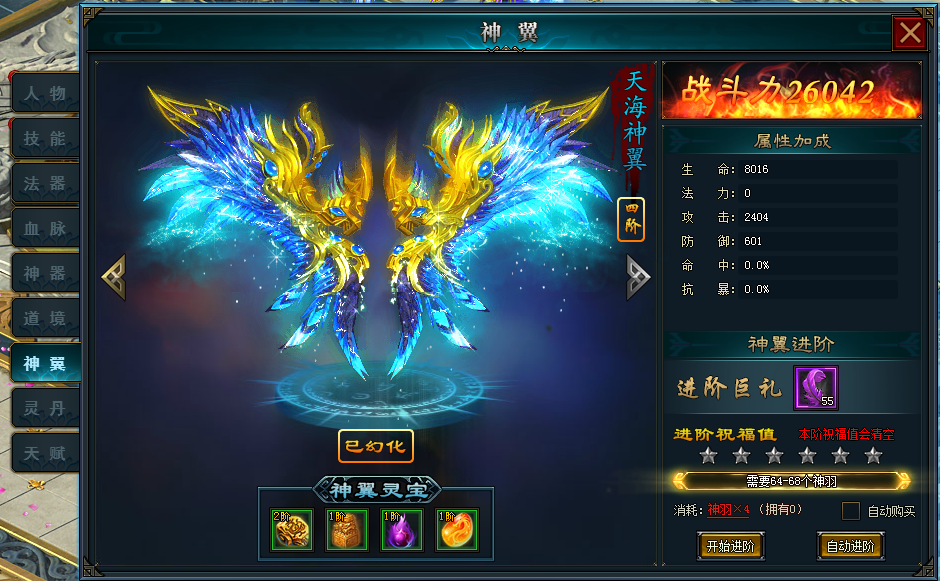Select the stone tablet spirit treasure icon
This screenshot has height=581, width=940.
[x=347, y=530]
